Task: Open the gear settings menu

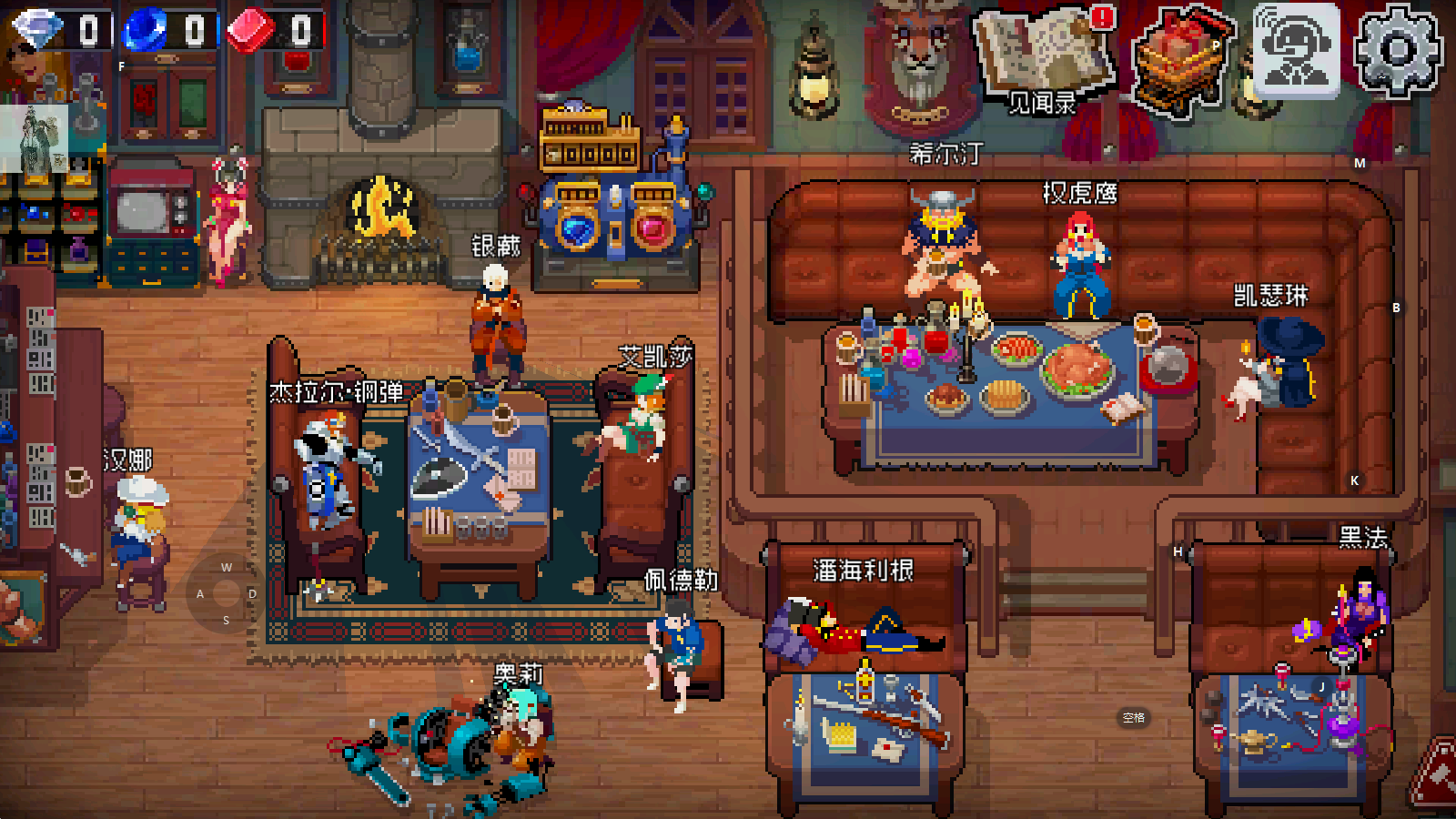Action: (1398, 51)
